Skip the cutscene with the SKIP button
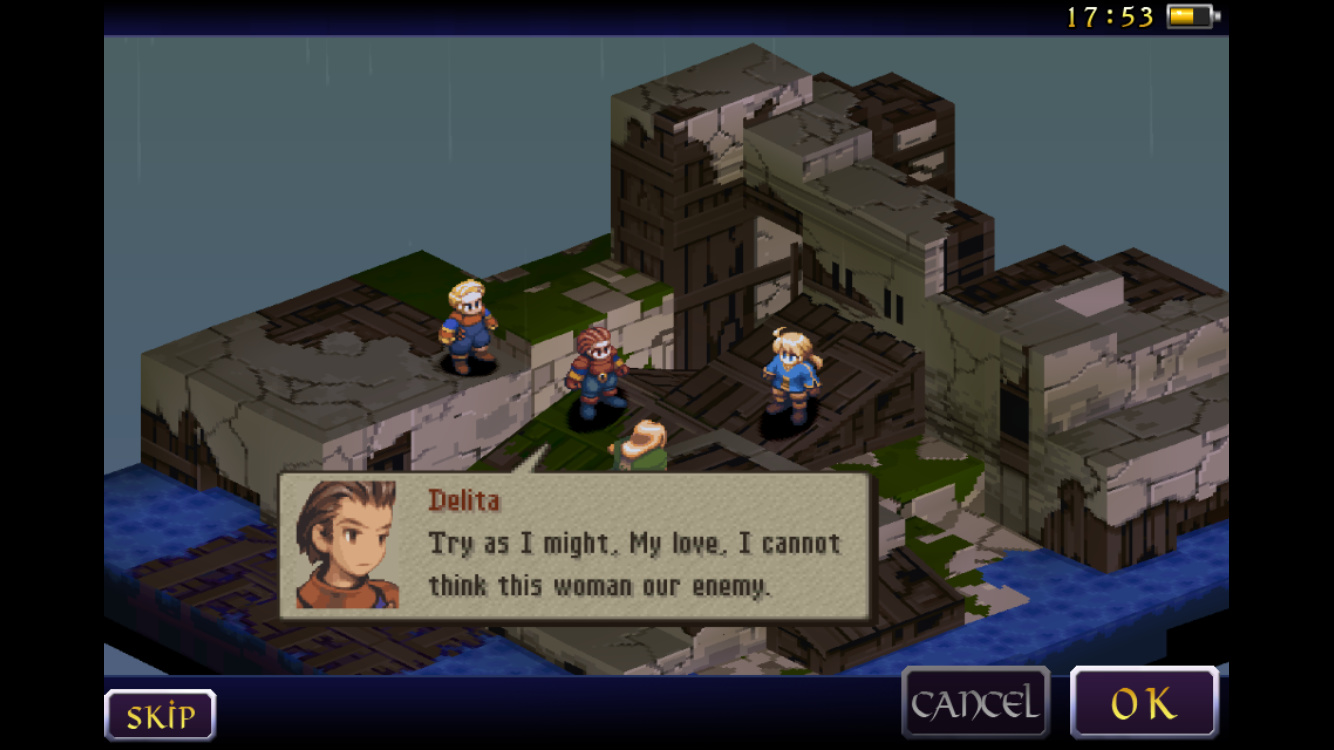The image size is (1334, 750). tap(160, 715)
